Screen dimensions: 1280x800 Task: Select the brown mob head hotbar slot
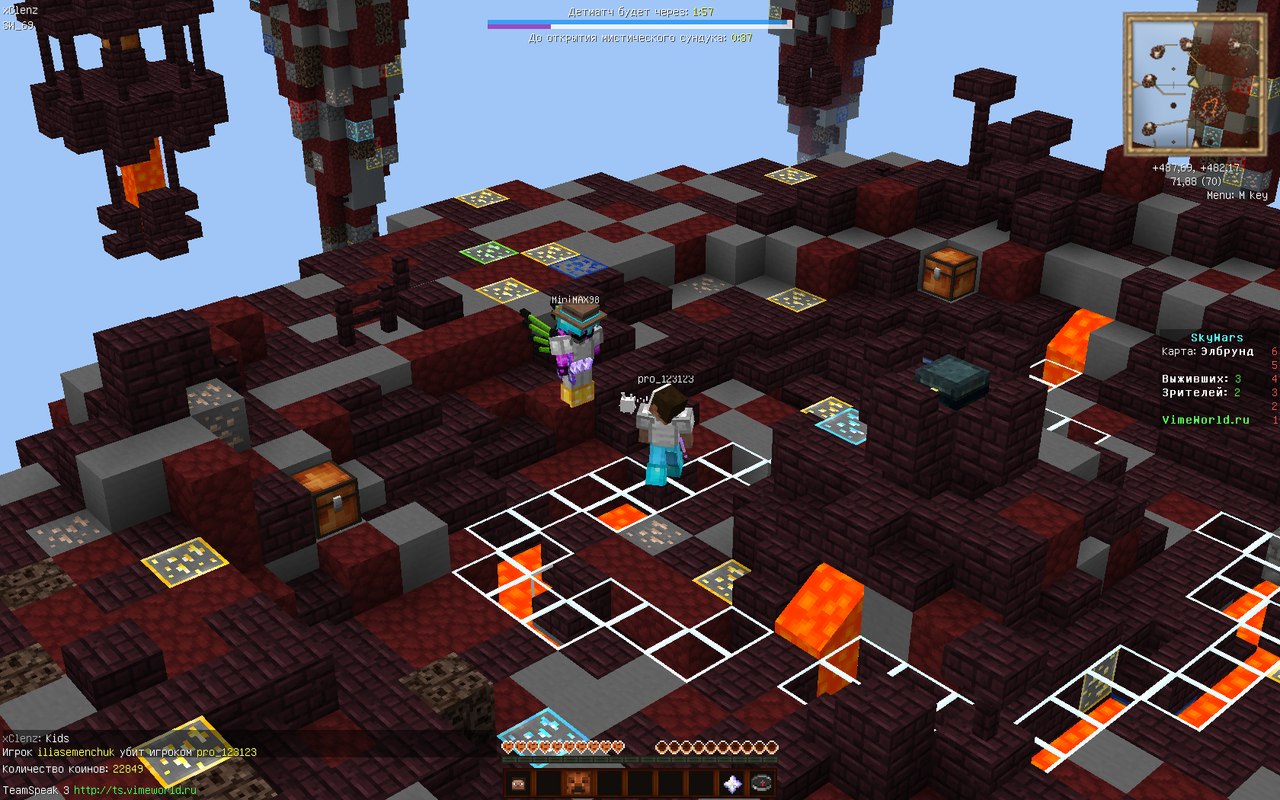[578, 783]
